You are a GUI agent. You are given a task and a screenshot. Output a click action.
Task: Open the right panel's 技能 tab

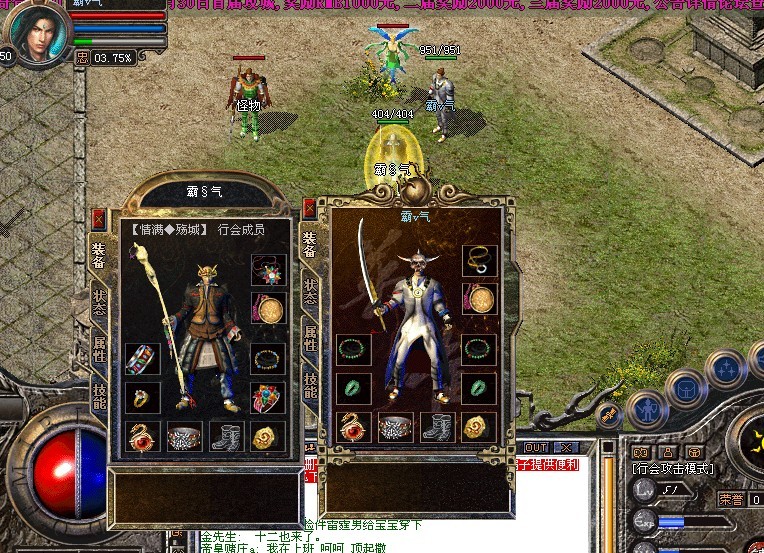tap(311, 384)
